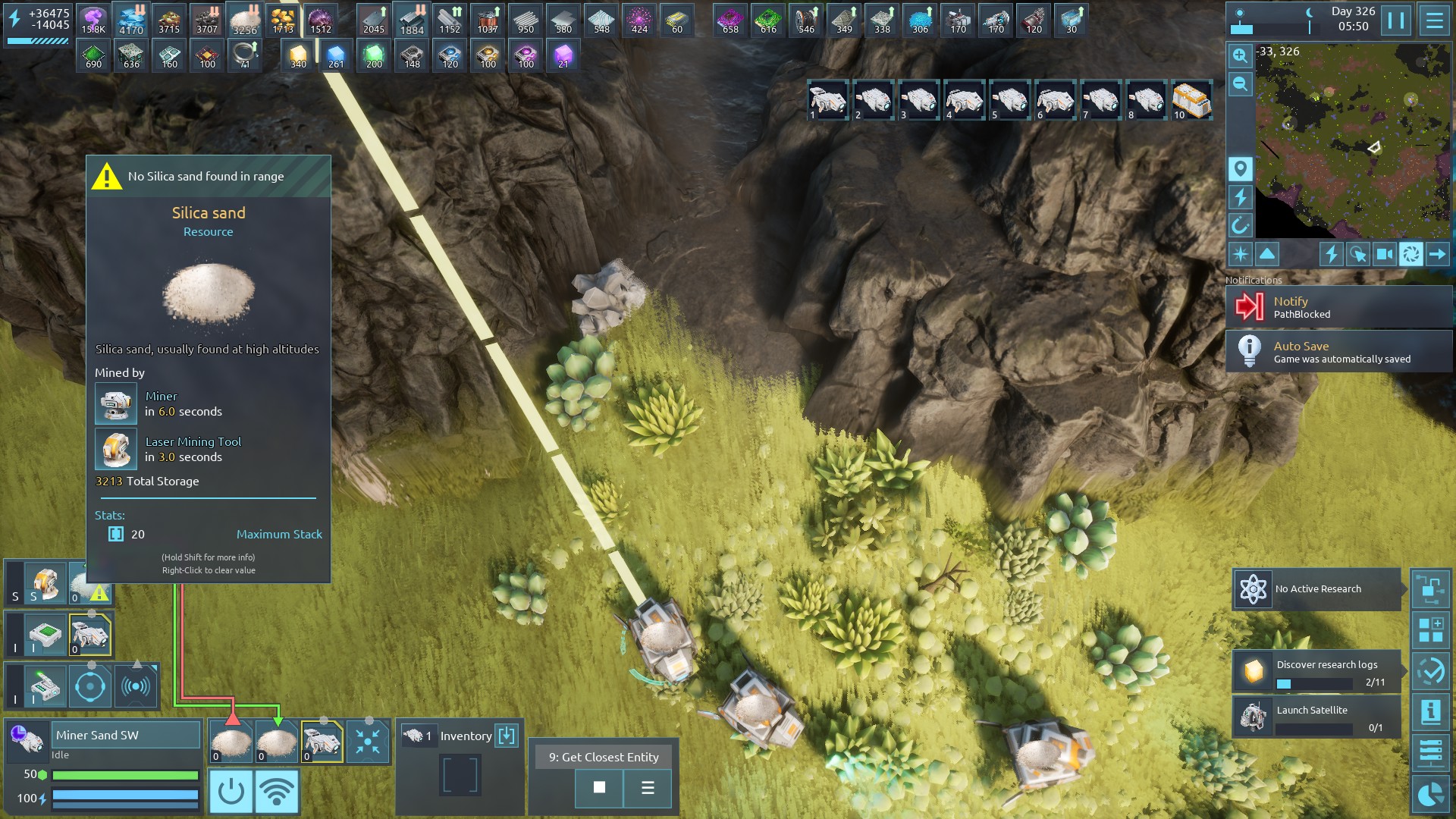Pause the game simulation
Viewport: 1456px width, 819px height.
(x=1396, y=20)
